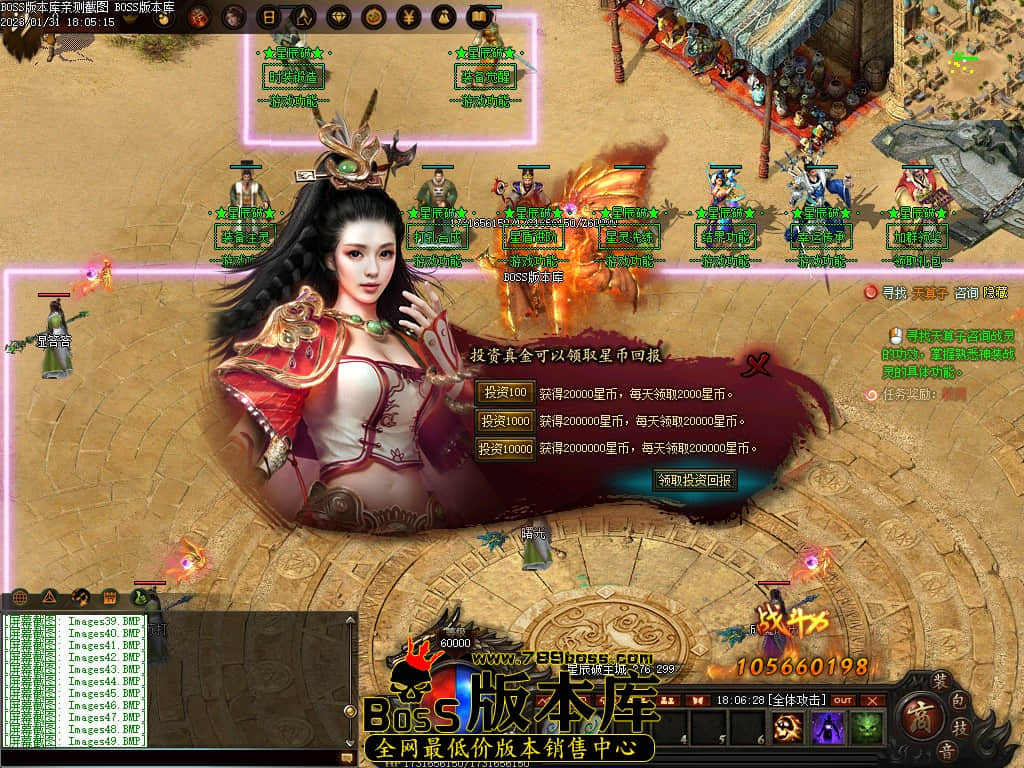Open the central 商 shop button
The height and width of the screenshot is (768, 1024).
pos(919,716)
